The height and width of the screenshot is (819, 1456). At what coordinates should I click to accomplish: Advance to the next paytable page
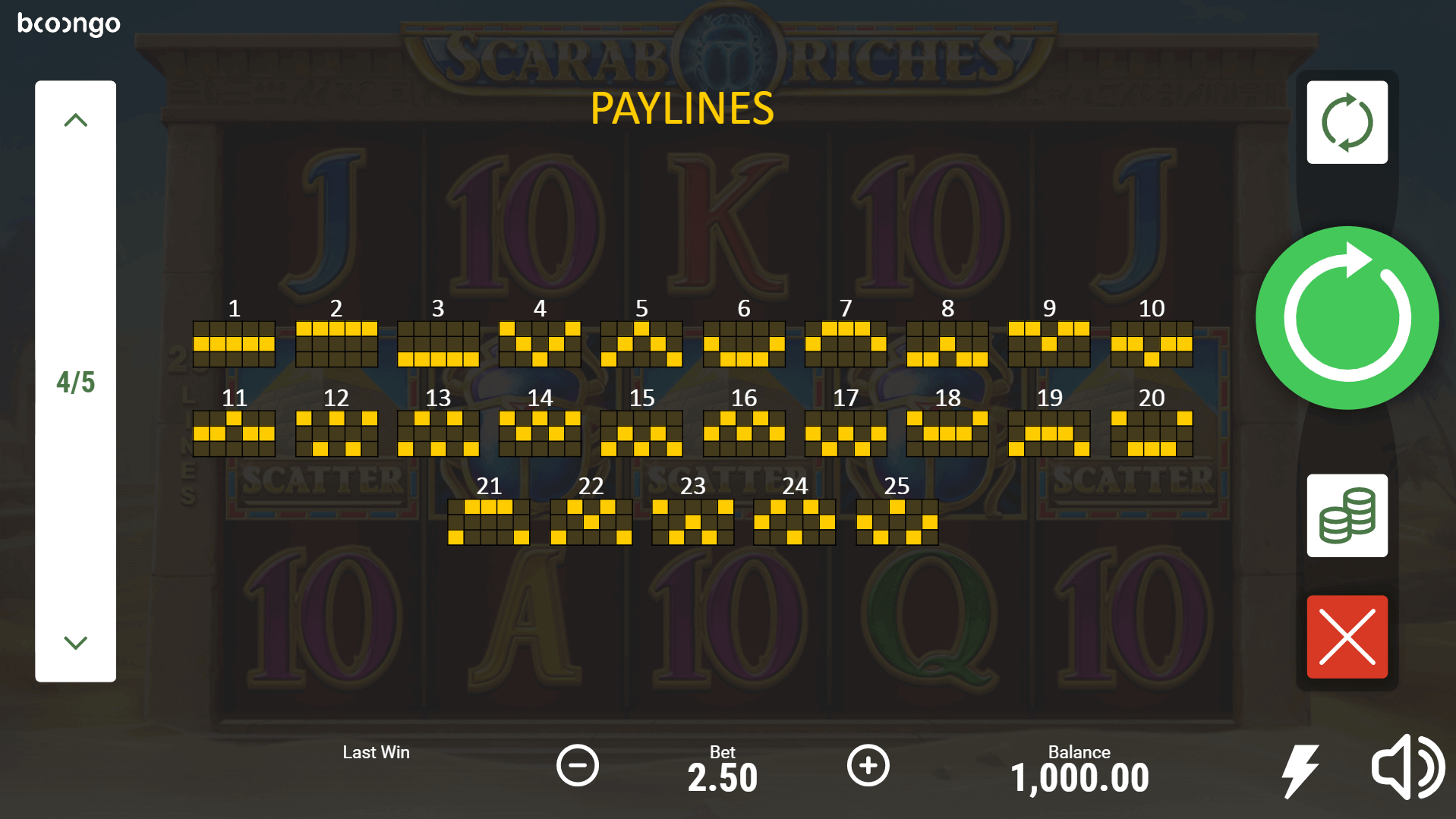tap(75, 643)
